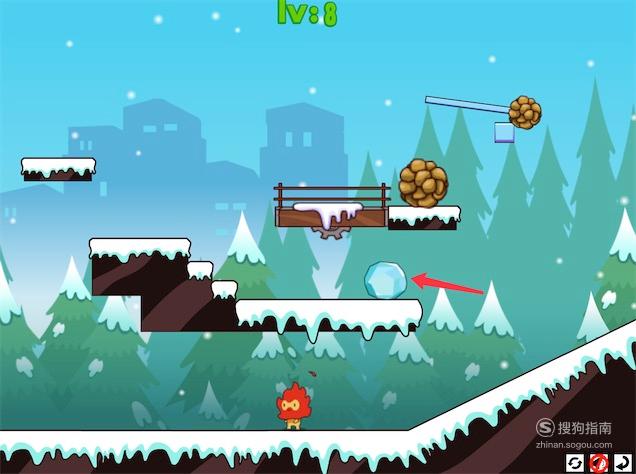This screenshot has height=474, width=636.
Task: Go back using the curved arrow button
Action: click(622, 462)
